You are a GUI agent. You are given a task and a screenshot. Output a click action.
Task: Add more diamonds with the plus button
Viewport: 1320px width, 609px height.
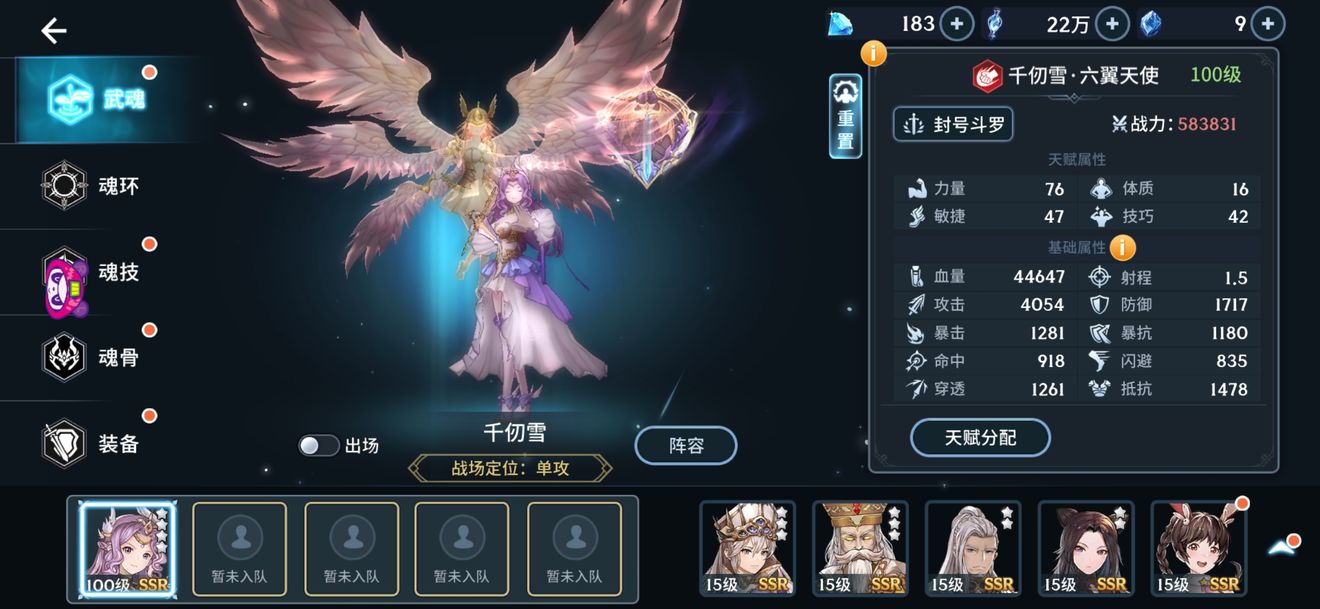pos(957,24)
